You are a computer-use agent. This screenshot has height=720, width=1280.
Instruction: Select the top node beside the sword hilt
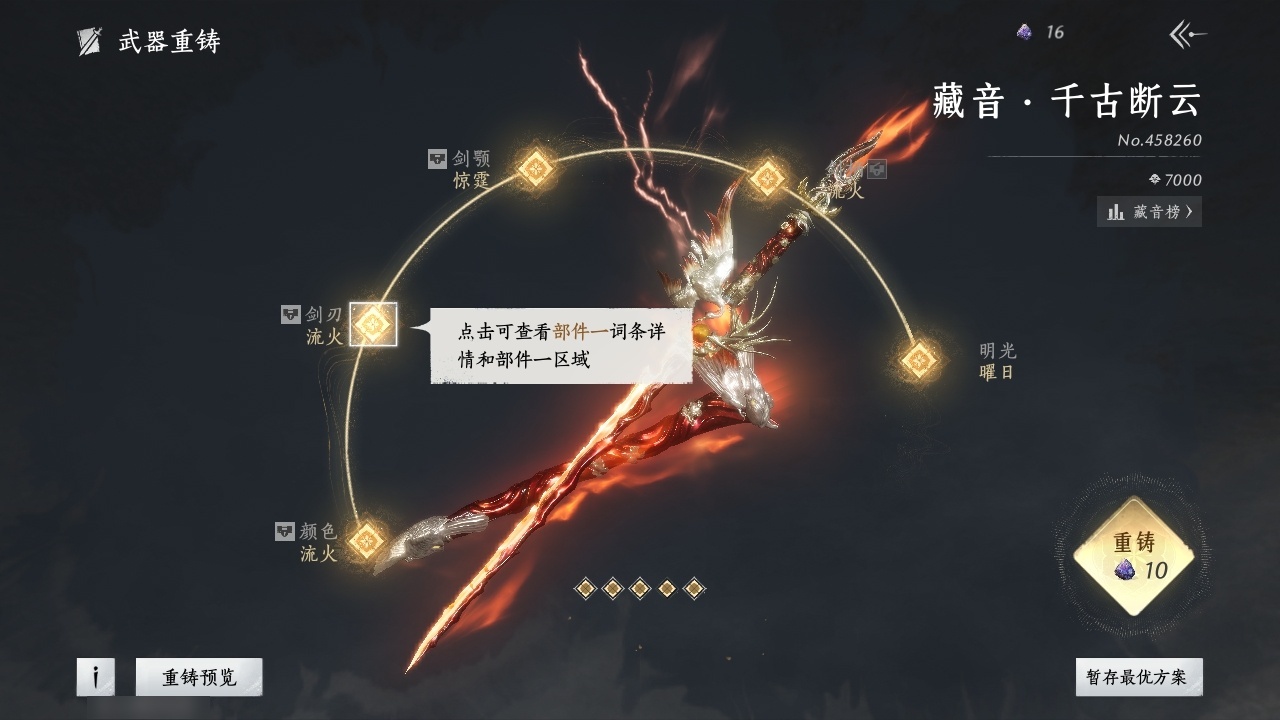[x=767, y=178]
